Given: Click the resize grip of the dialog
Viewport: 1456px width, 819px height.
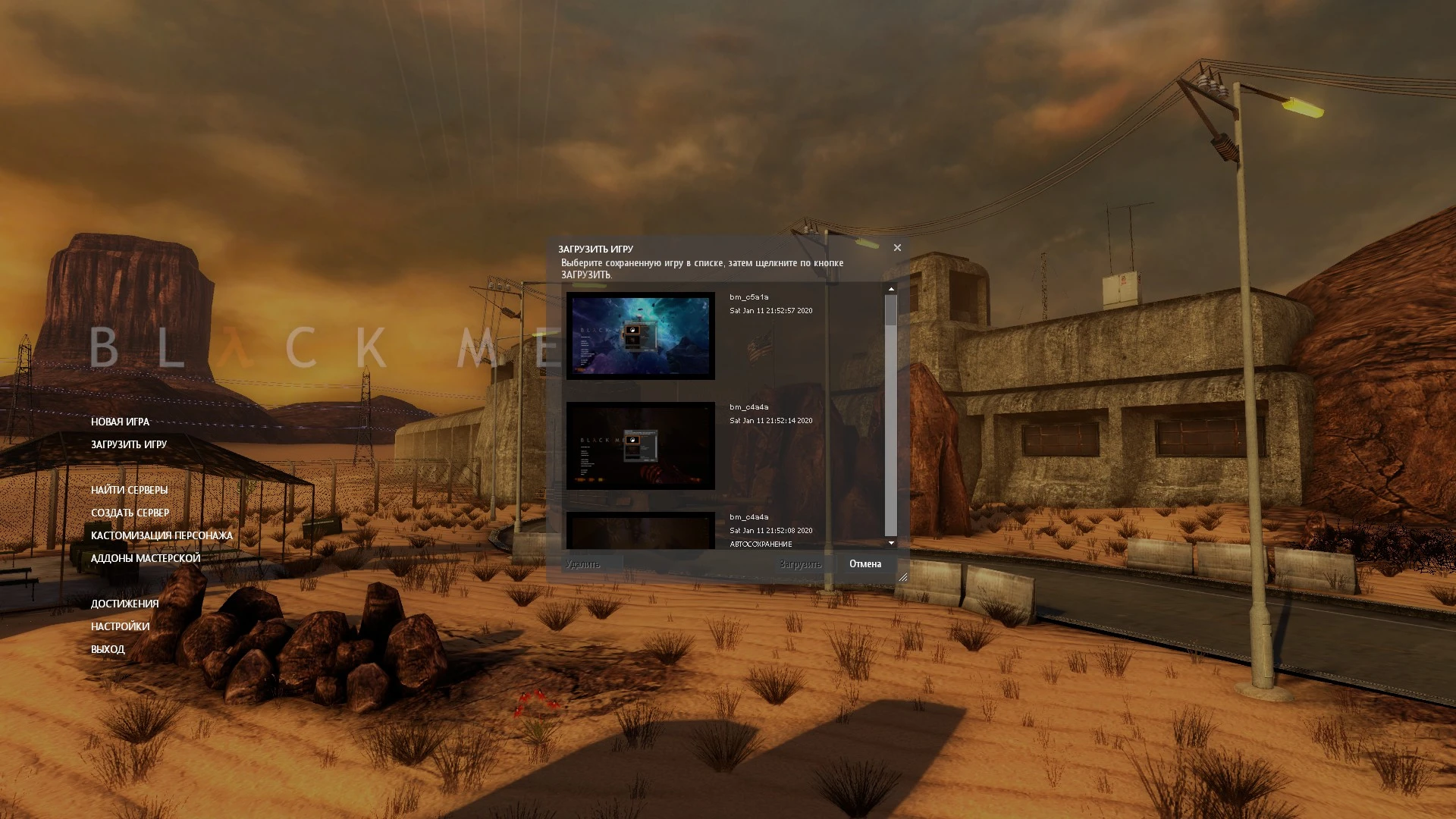Looking at the screenshot, I should [902, 577].
